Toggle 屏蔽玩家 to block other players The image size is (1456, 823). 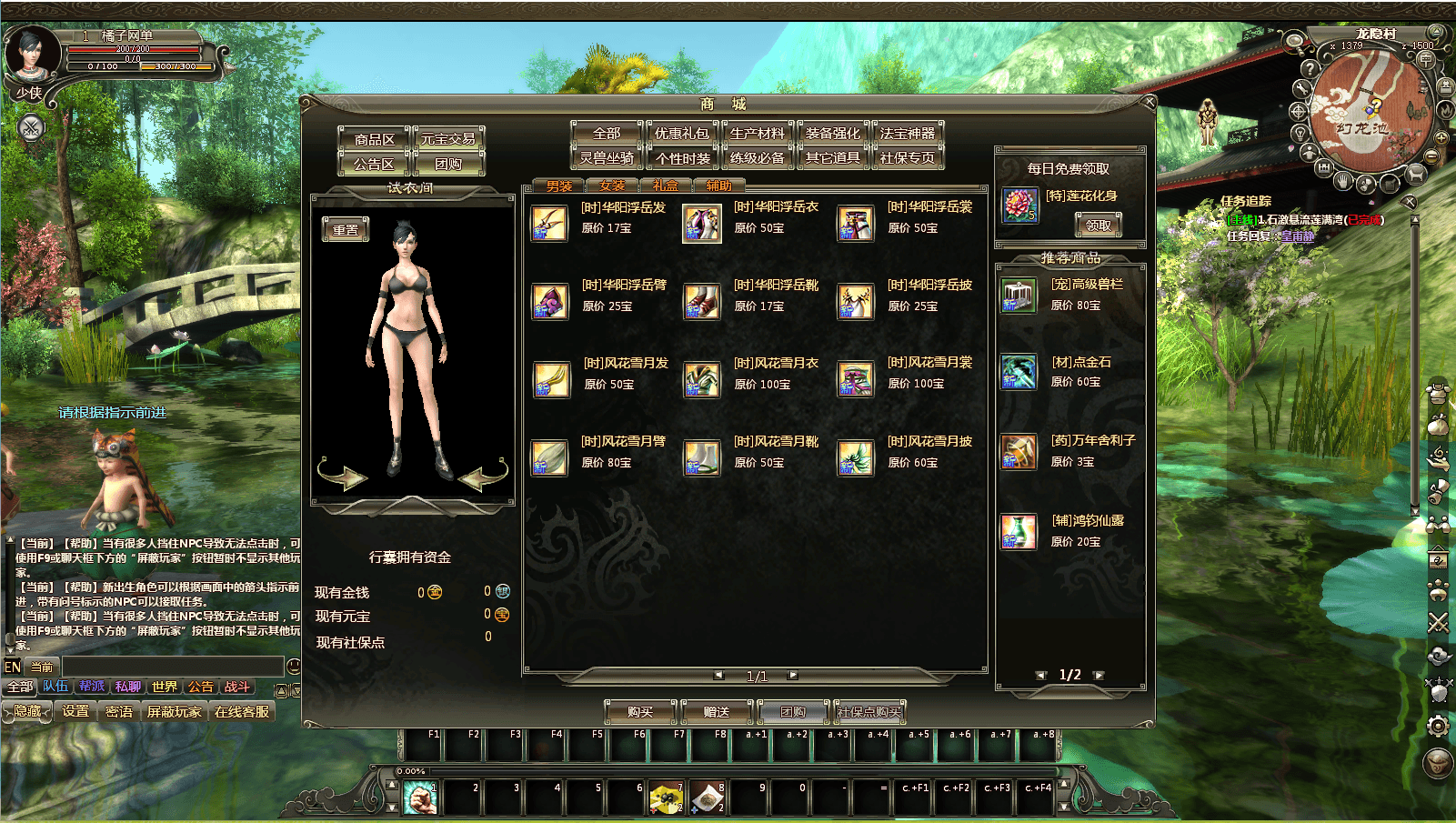click(173, 712)
